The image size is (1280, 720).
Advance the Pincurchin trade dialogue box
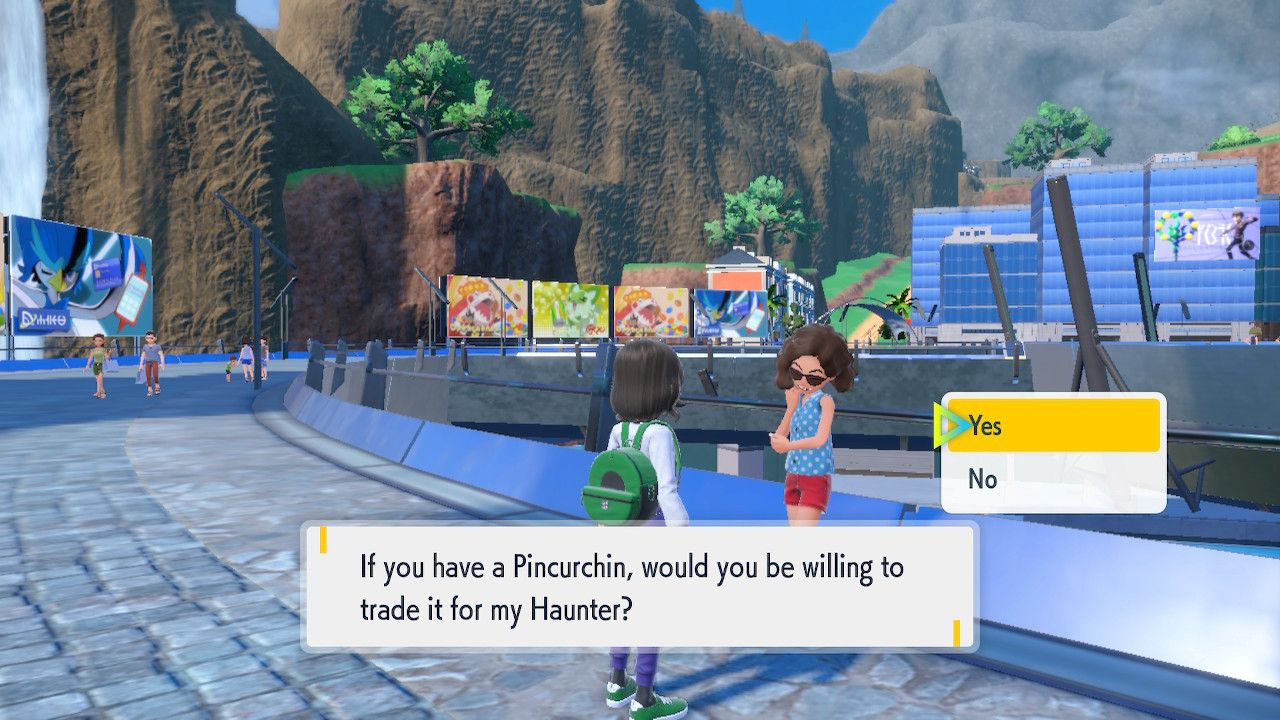pos(639,588)
